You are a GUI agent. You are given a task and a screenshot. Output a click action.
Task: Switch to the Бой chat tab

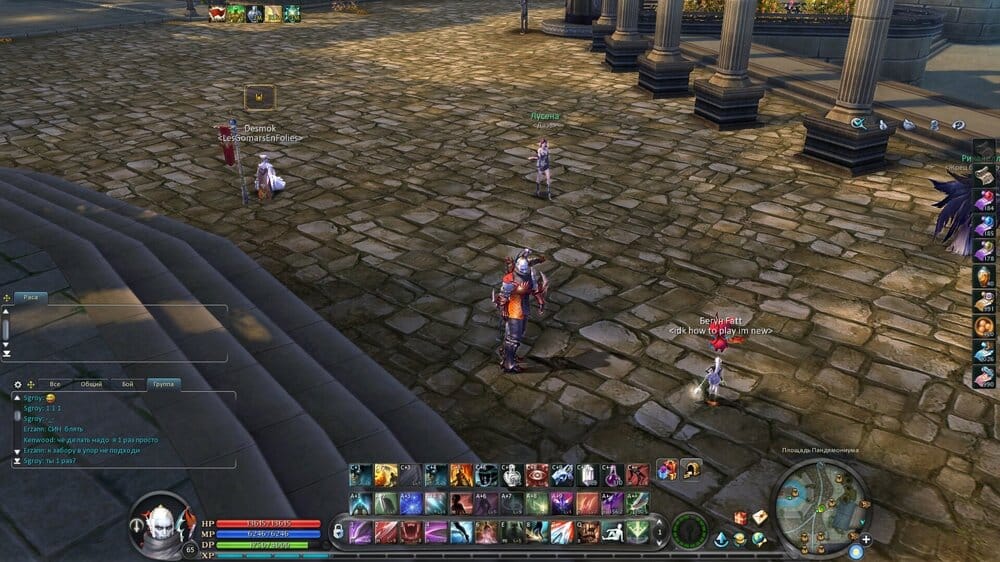[127, 384]
